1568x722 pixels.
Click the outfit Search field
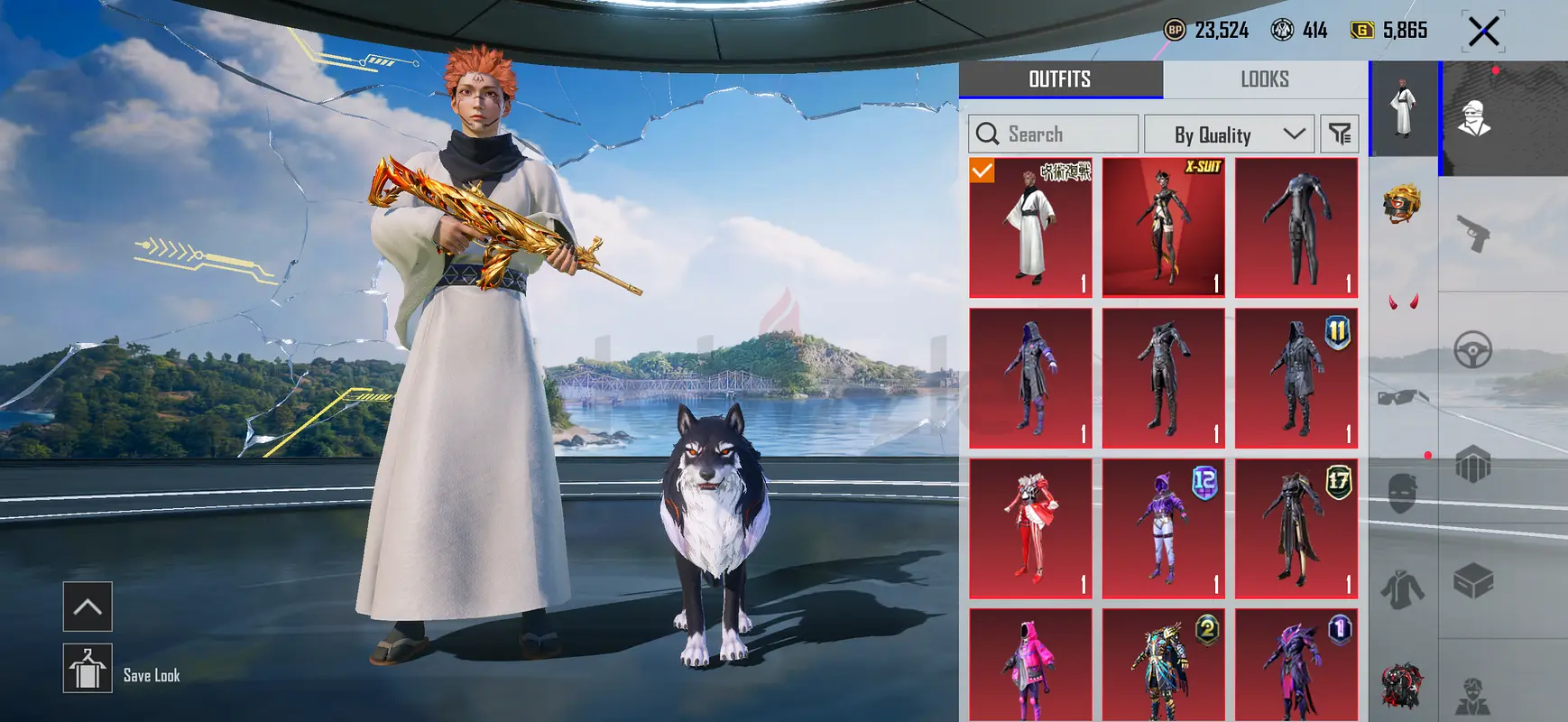[1053, 134]
